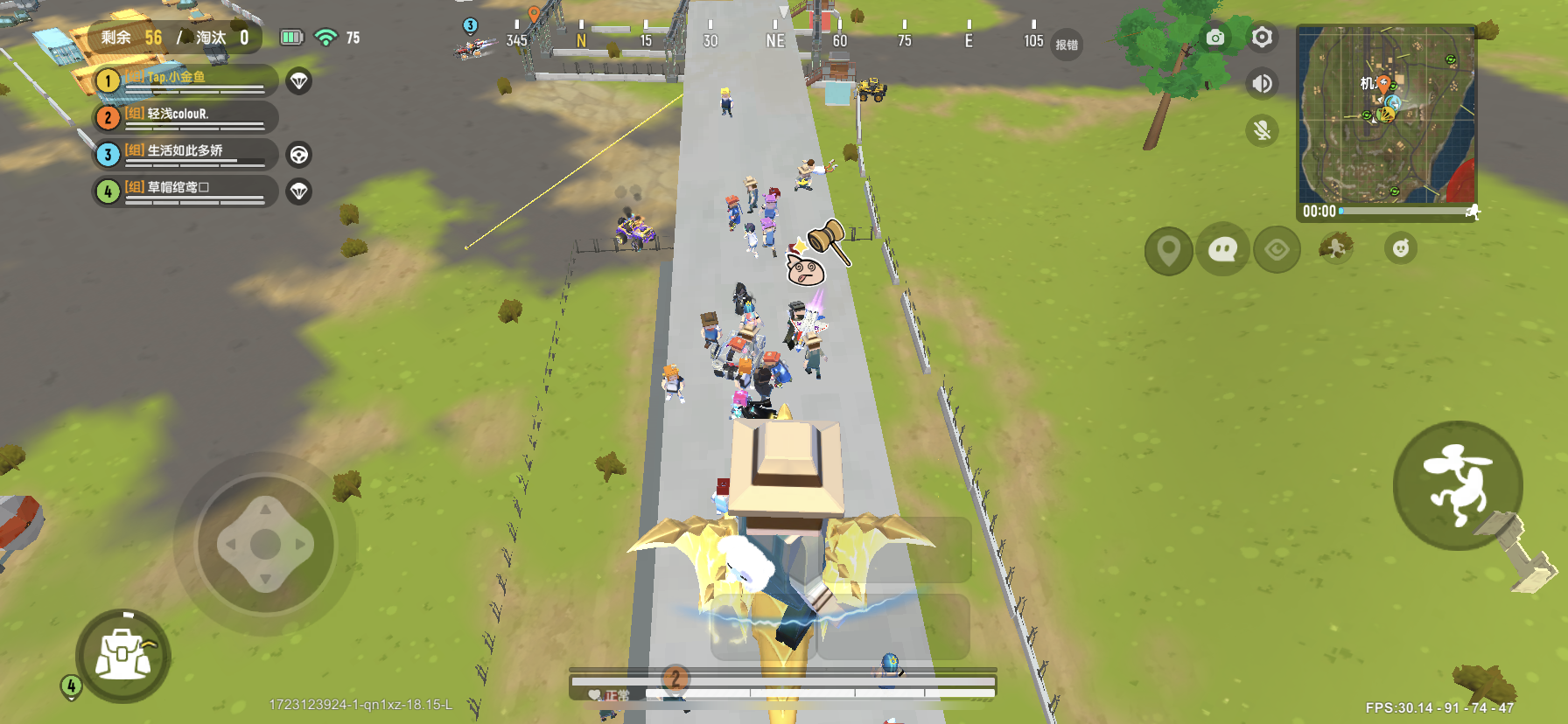Unmute the microphone icon
This screenshot has width=1568, height=724.
coord(1260,131)
